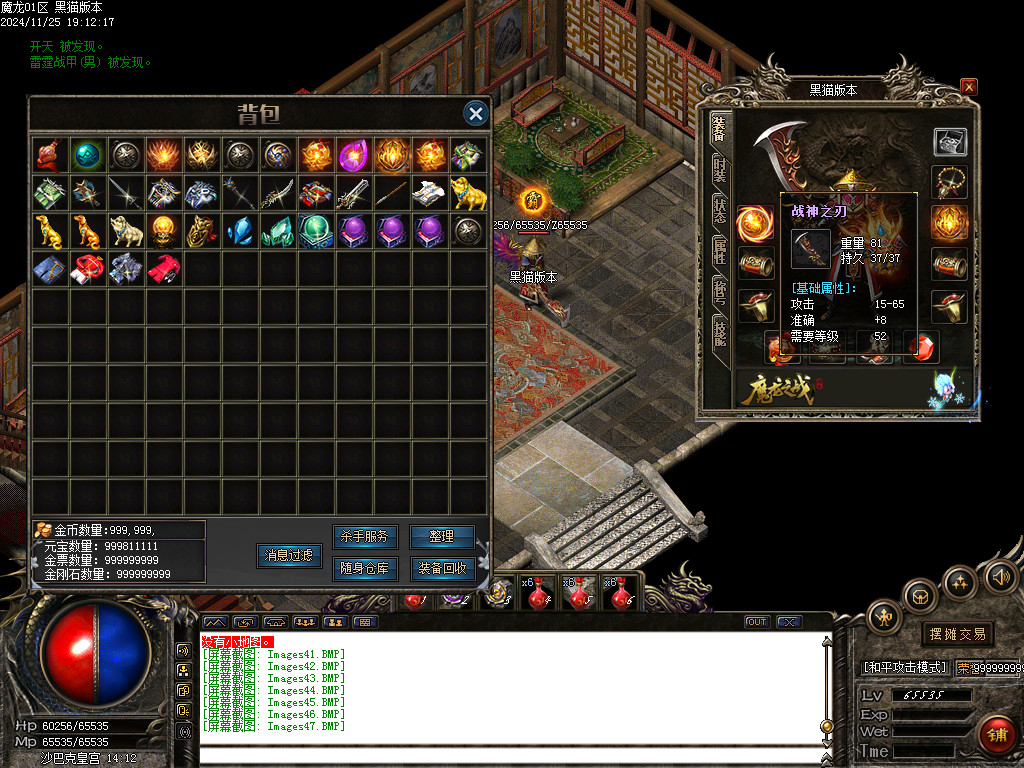
Task: Select the blue crystal shards in backpack
Action: [x=238, y=230]
